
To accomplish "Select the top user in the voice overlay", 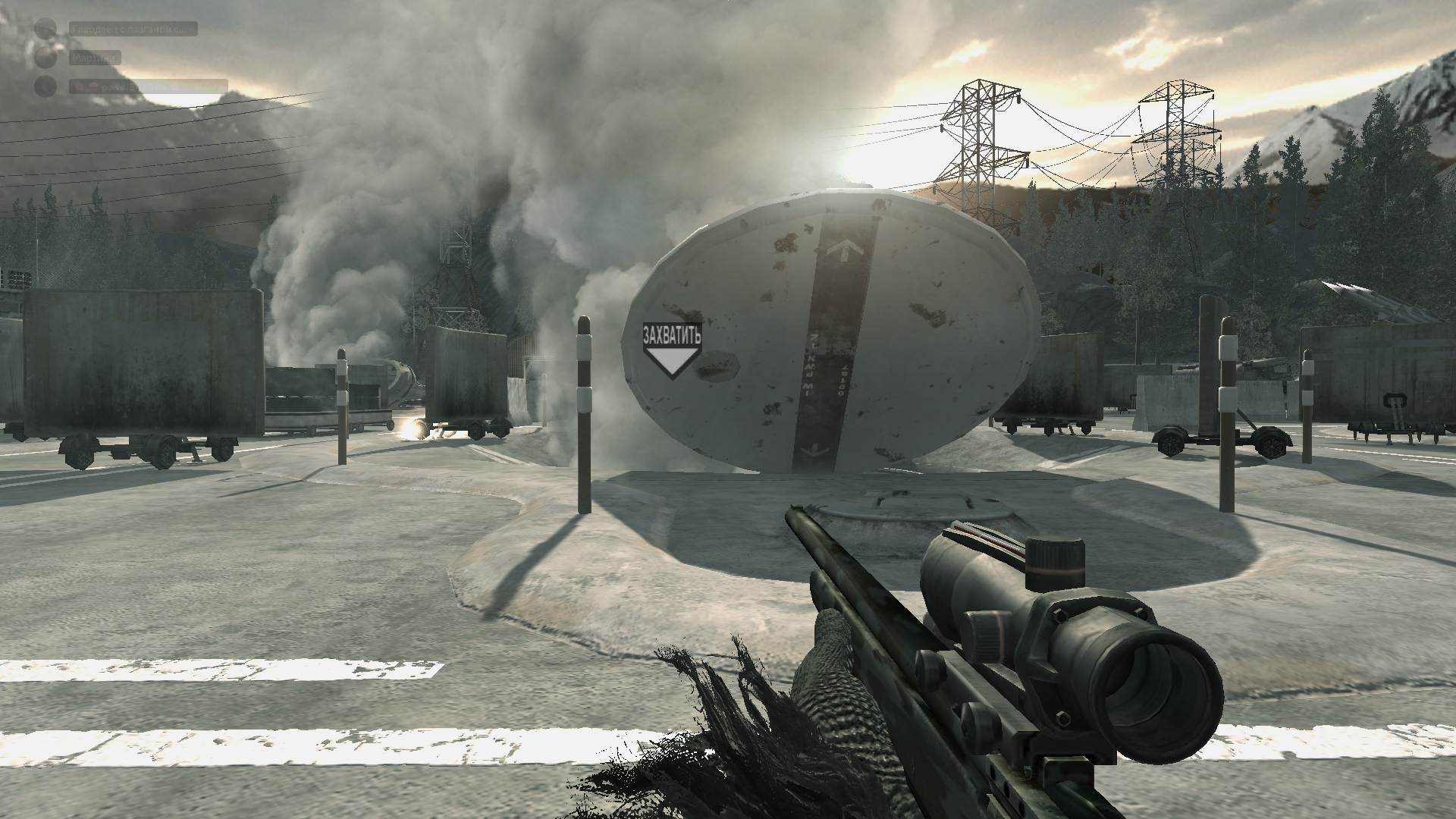I will pos(133,30).
